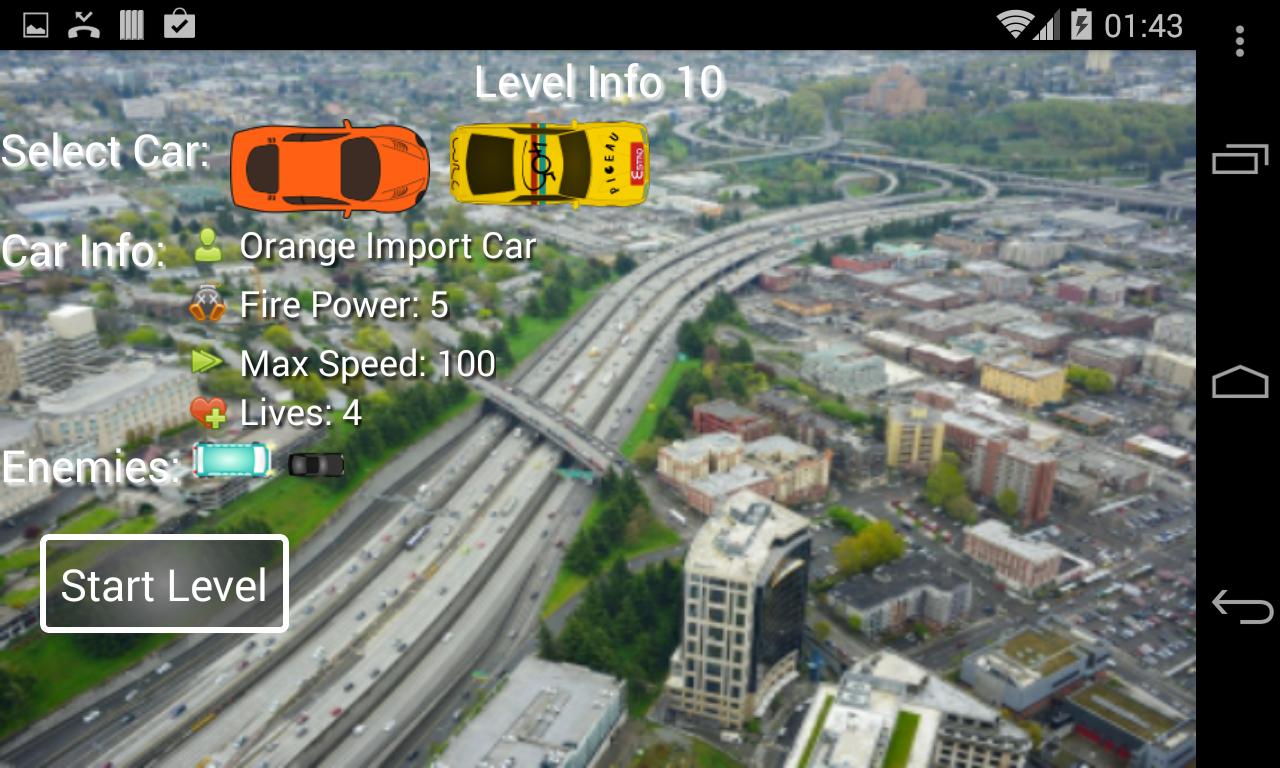Screen dimensions: 1280x768
Task: Click the Level Info 10 title
Action: pyautogui.click(x=602, y=84)
